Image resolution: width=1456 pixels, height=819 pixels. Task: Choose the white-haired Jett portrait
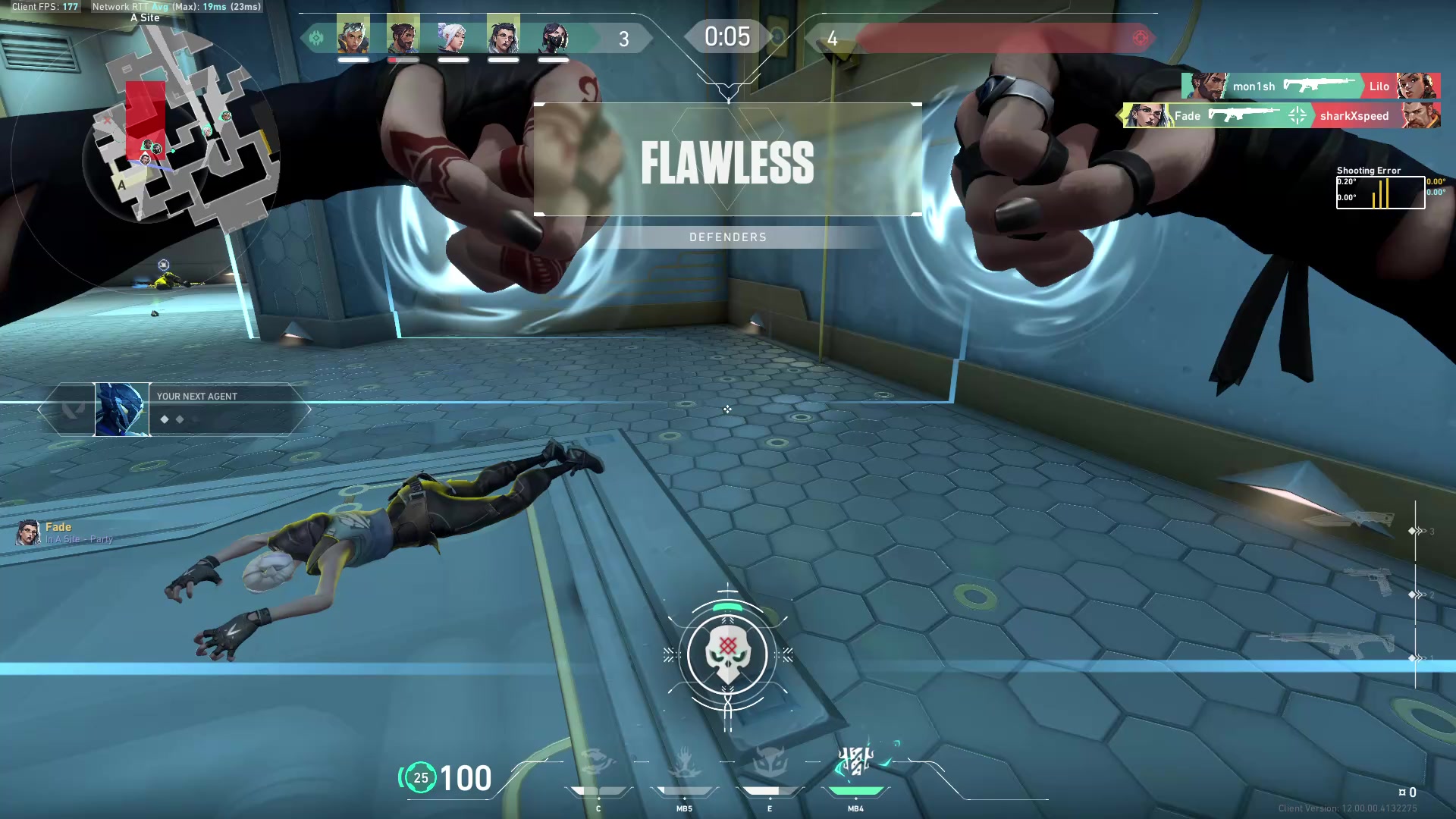click(x=453, y=36)
